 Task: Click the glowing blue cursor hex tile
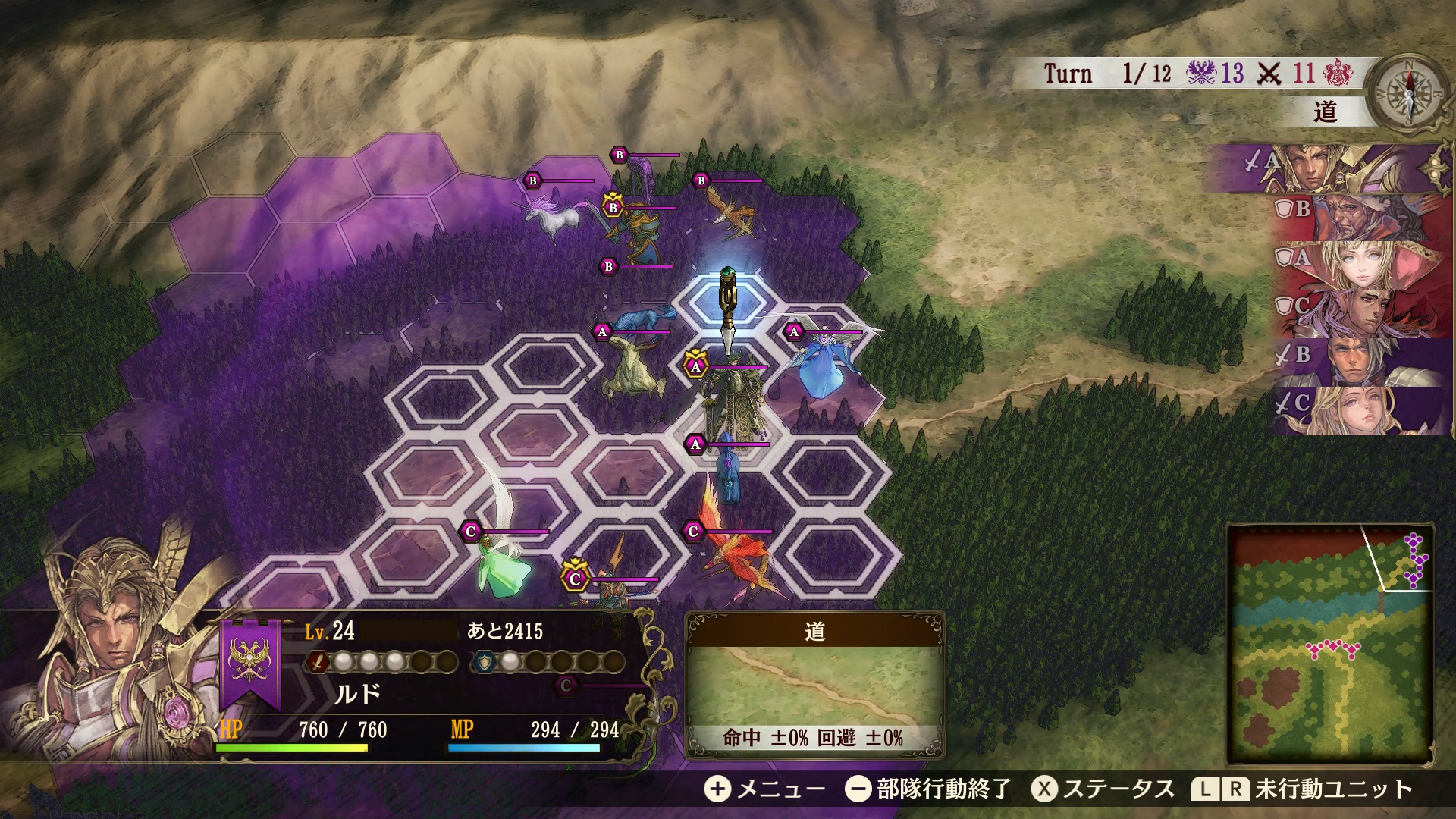tap(728, 305)
